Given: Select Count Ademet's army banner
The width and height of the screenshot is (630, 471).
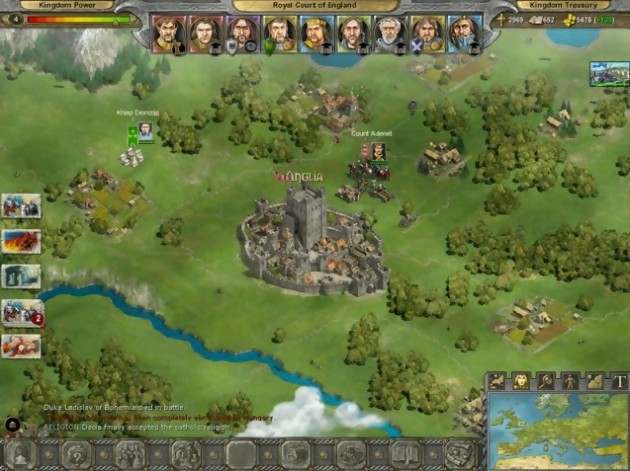Looking at the screenshot, I should coord(379,151).
